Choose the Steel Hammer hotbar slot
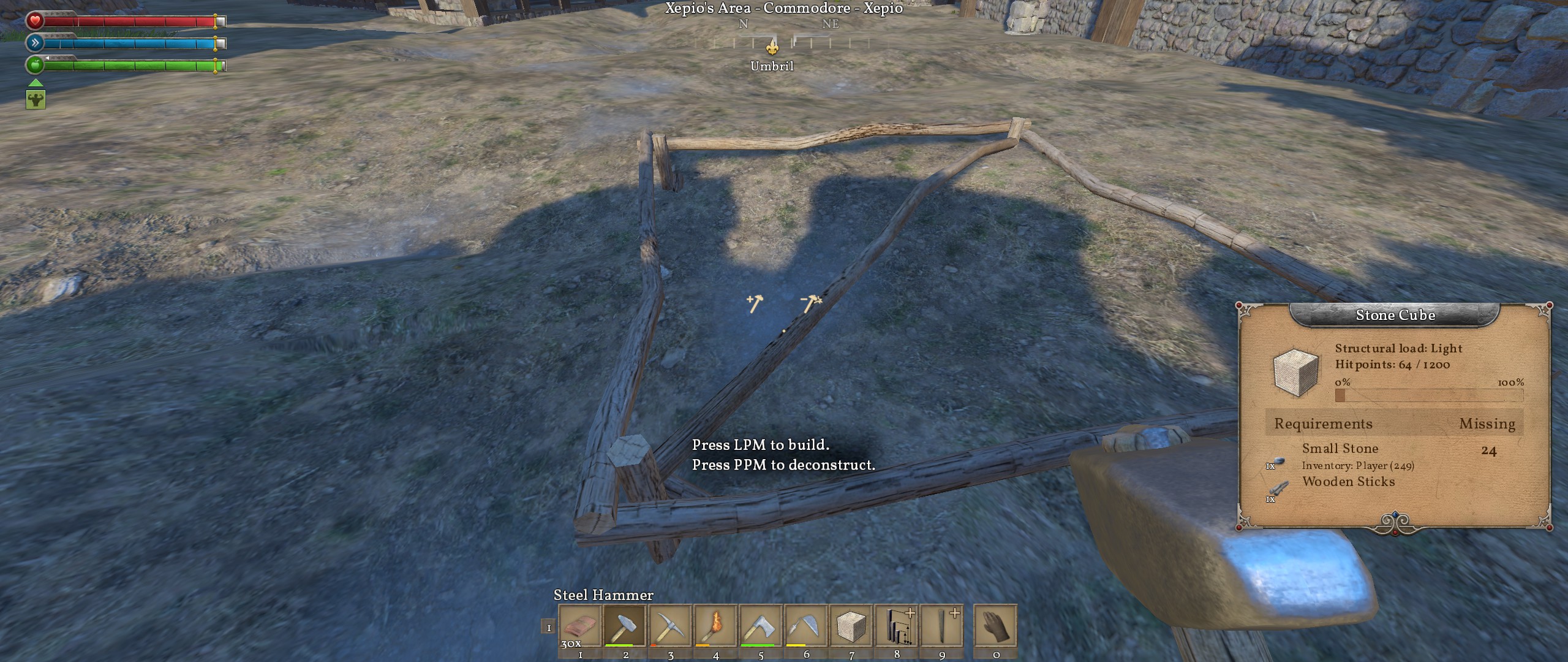Screen dimensions: 1568x662 click(625, 626)
